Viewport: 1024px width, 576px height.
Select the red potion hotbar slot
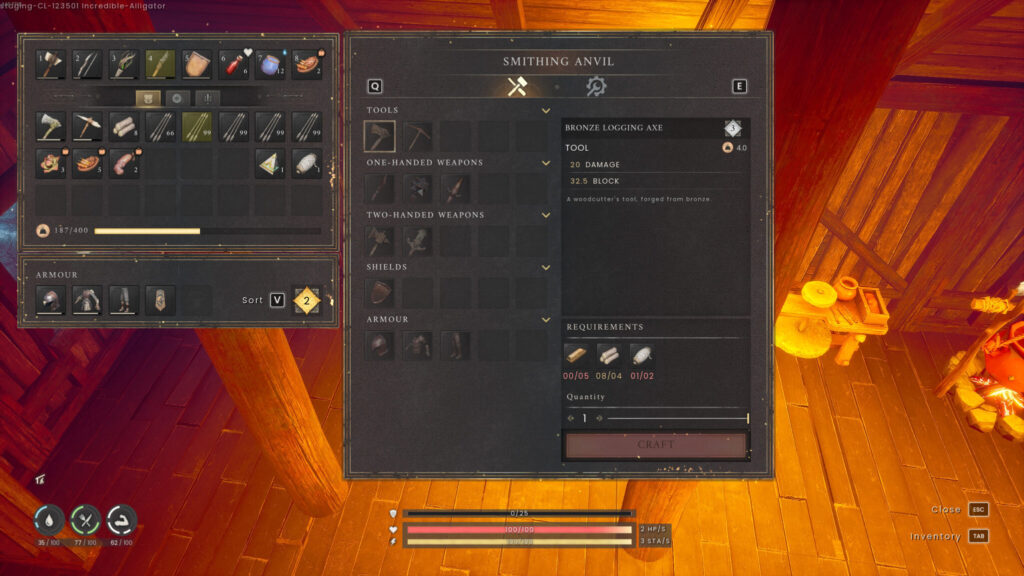234,65
